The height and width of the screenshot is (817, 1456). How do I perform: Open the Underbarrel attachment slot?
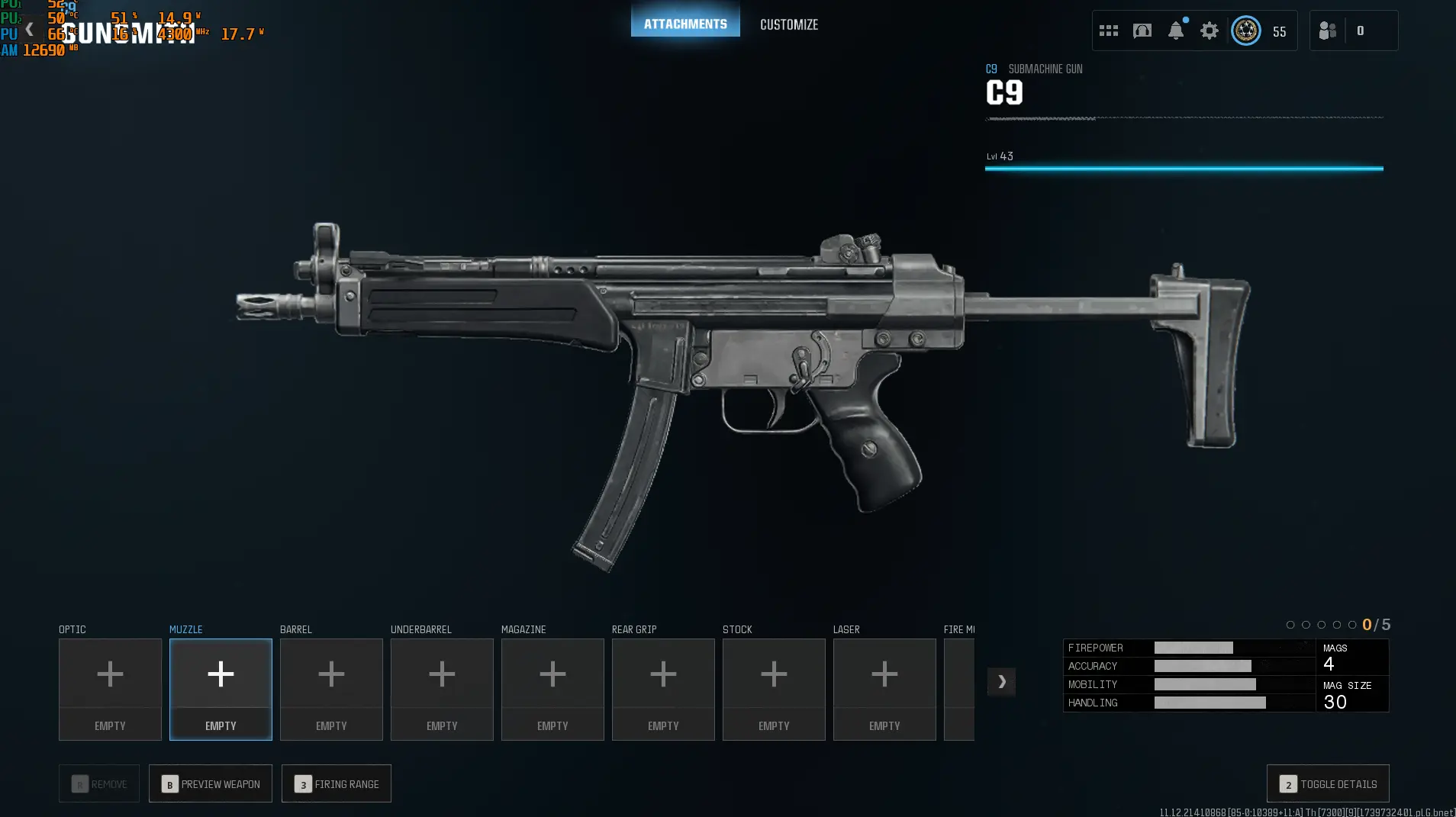[x=442, y=688]
